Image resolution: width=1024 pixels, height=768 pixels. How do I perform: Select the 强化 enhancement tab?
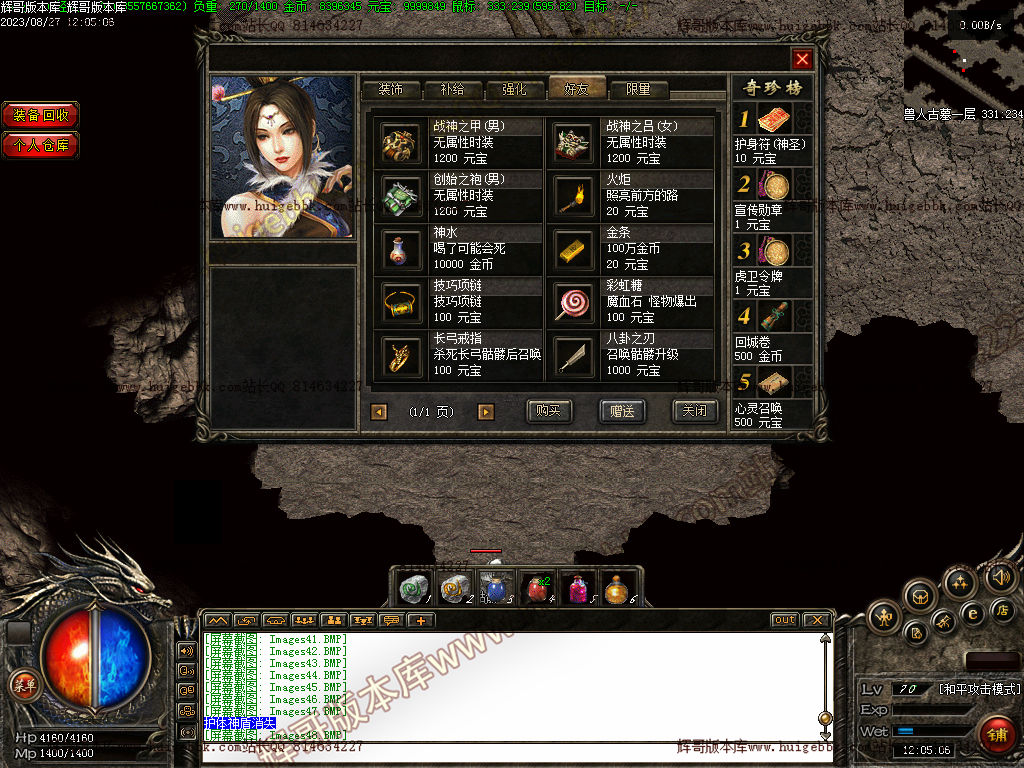(514, 89)
